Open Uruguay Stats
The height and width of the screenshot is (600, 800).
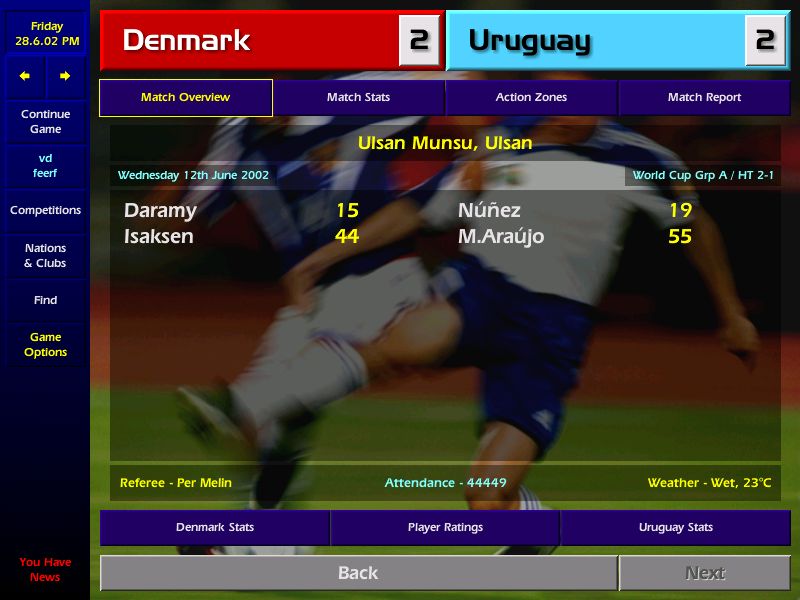[676, 527]
